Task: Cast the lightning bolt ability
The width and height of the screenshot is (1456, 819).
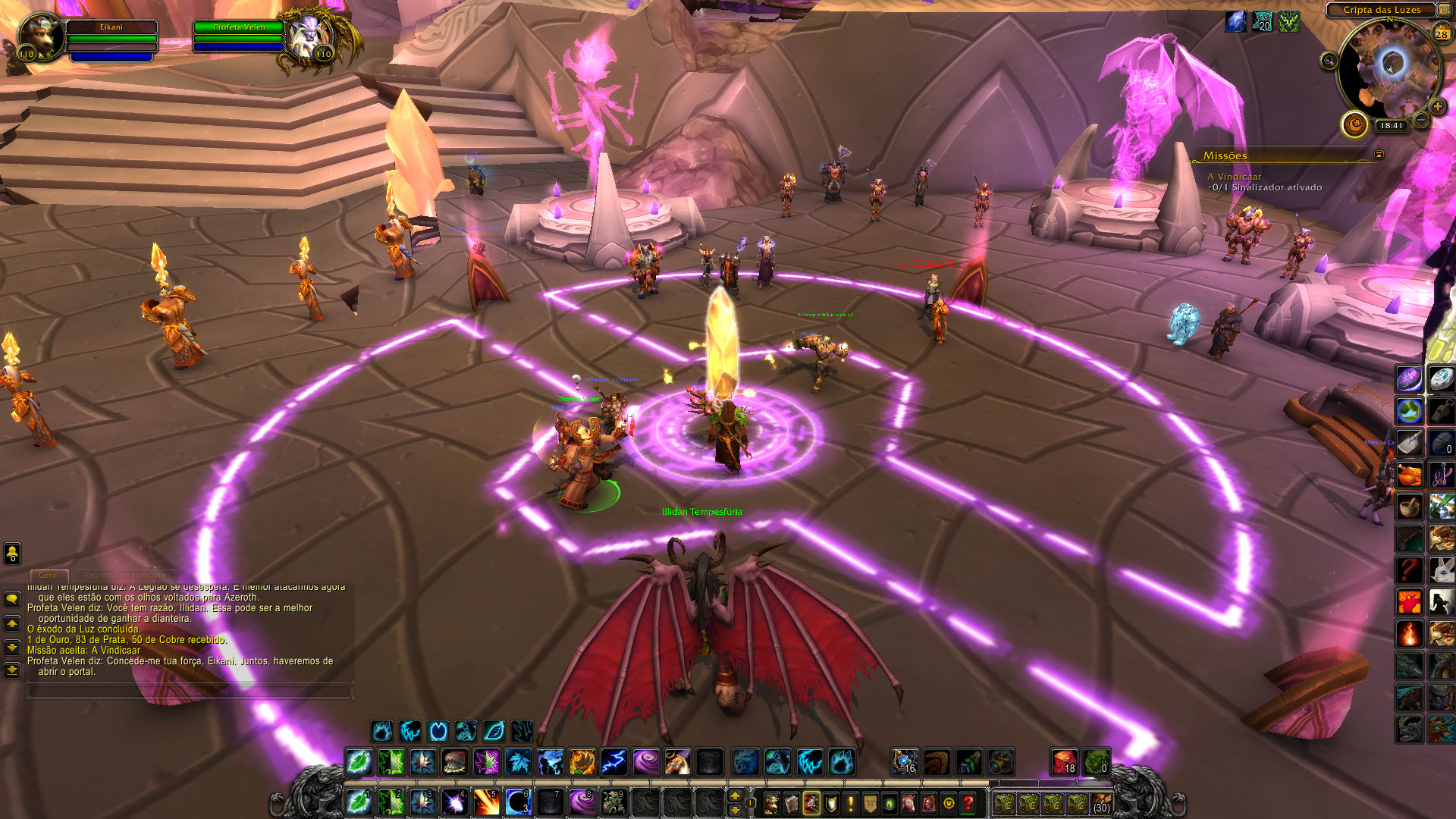Action: 613,761
